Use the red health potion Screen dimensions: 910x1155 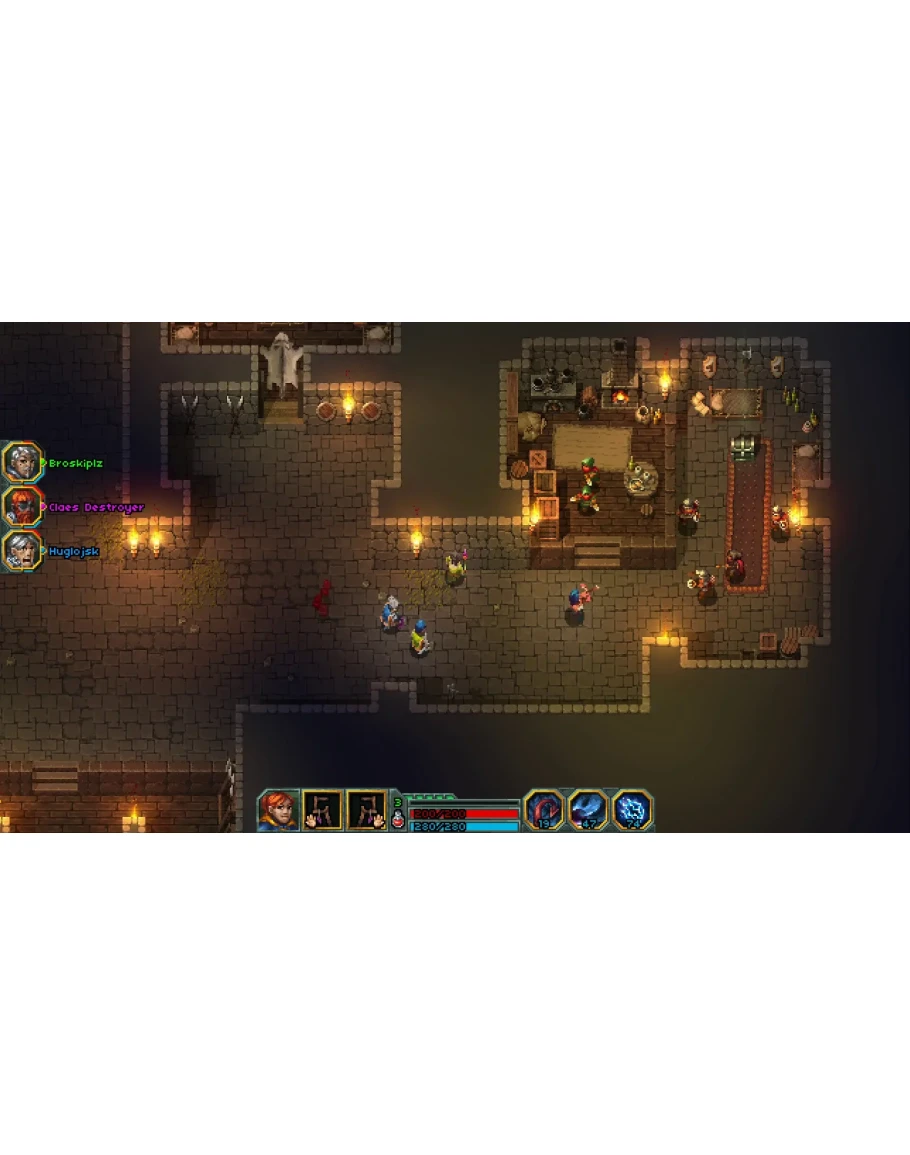pos(398,821)
